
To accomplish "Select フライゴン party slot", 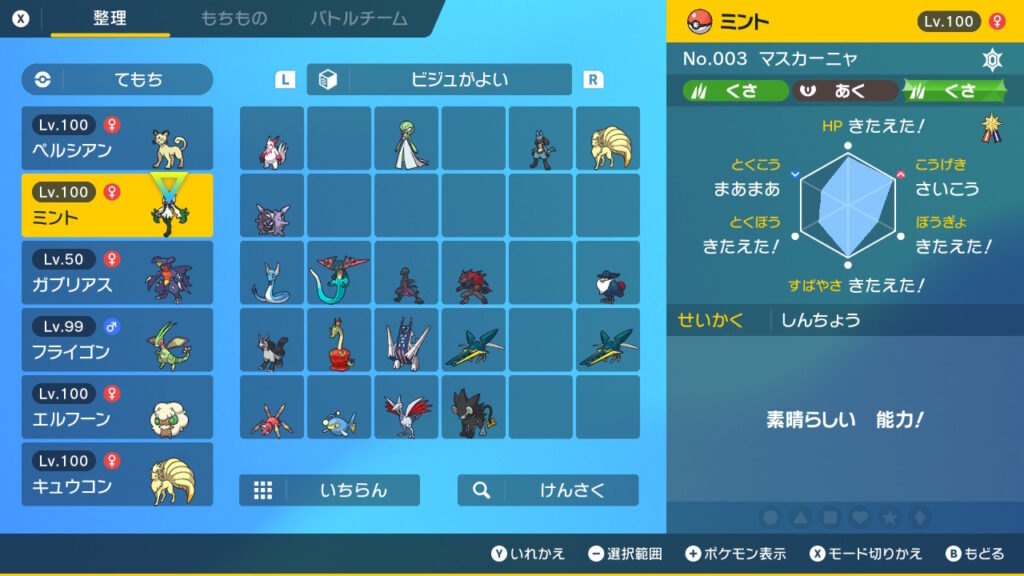I will click(x=118, y=339).
